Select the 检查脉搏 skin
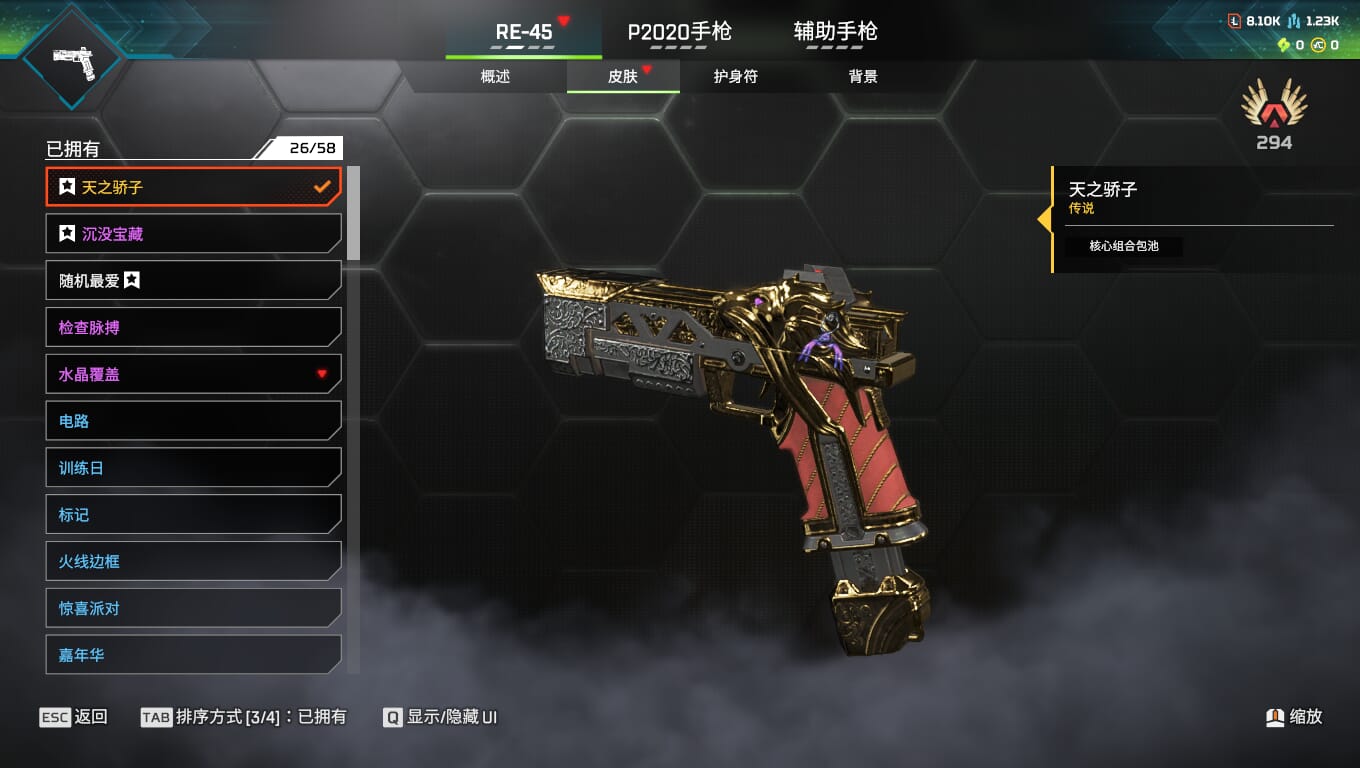Viewport: 1360px width, 768px height. point(193,328)
